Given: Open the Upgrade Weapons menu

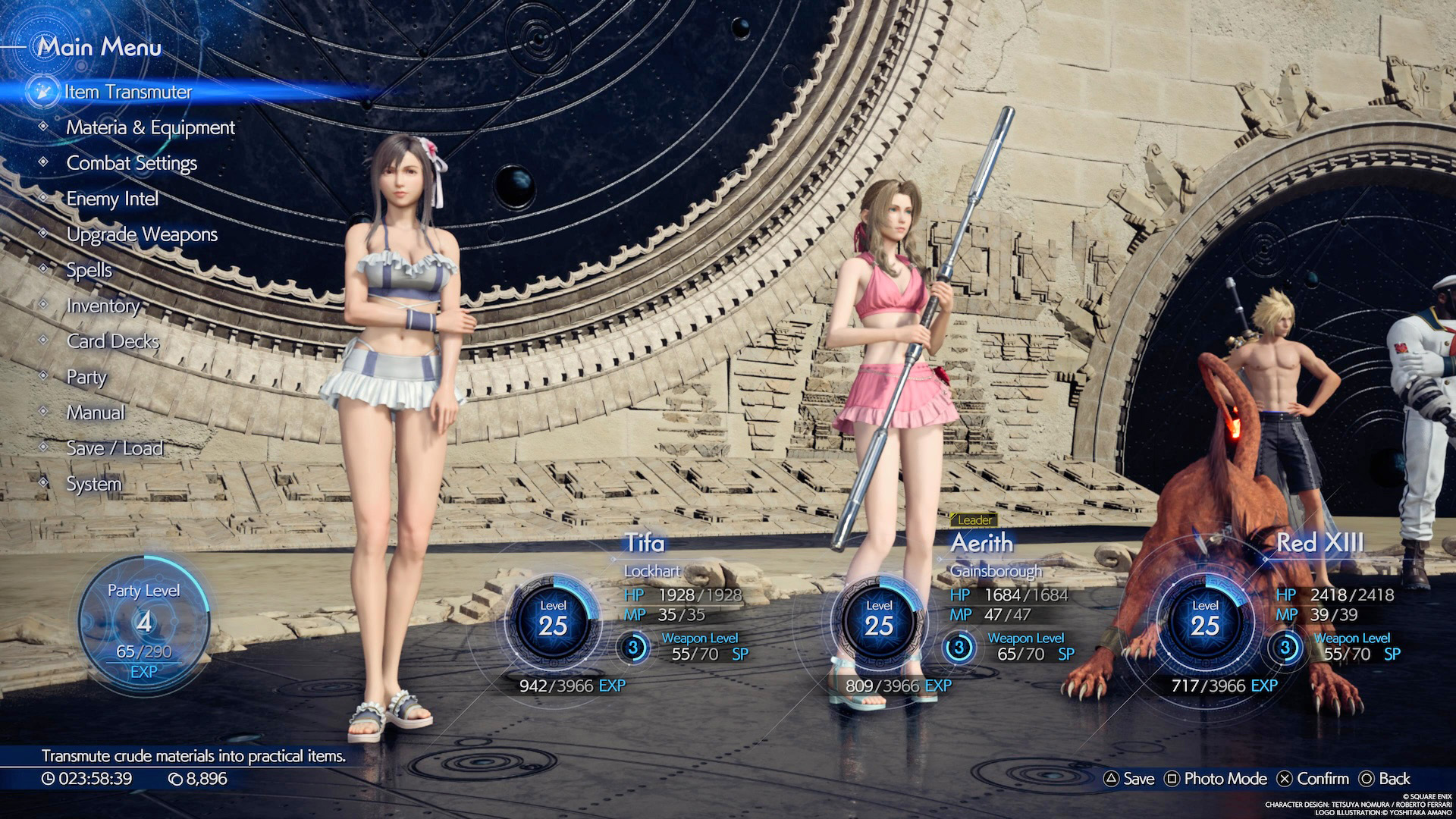Looking at the screenshot, I should pos(142,234).
